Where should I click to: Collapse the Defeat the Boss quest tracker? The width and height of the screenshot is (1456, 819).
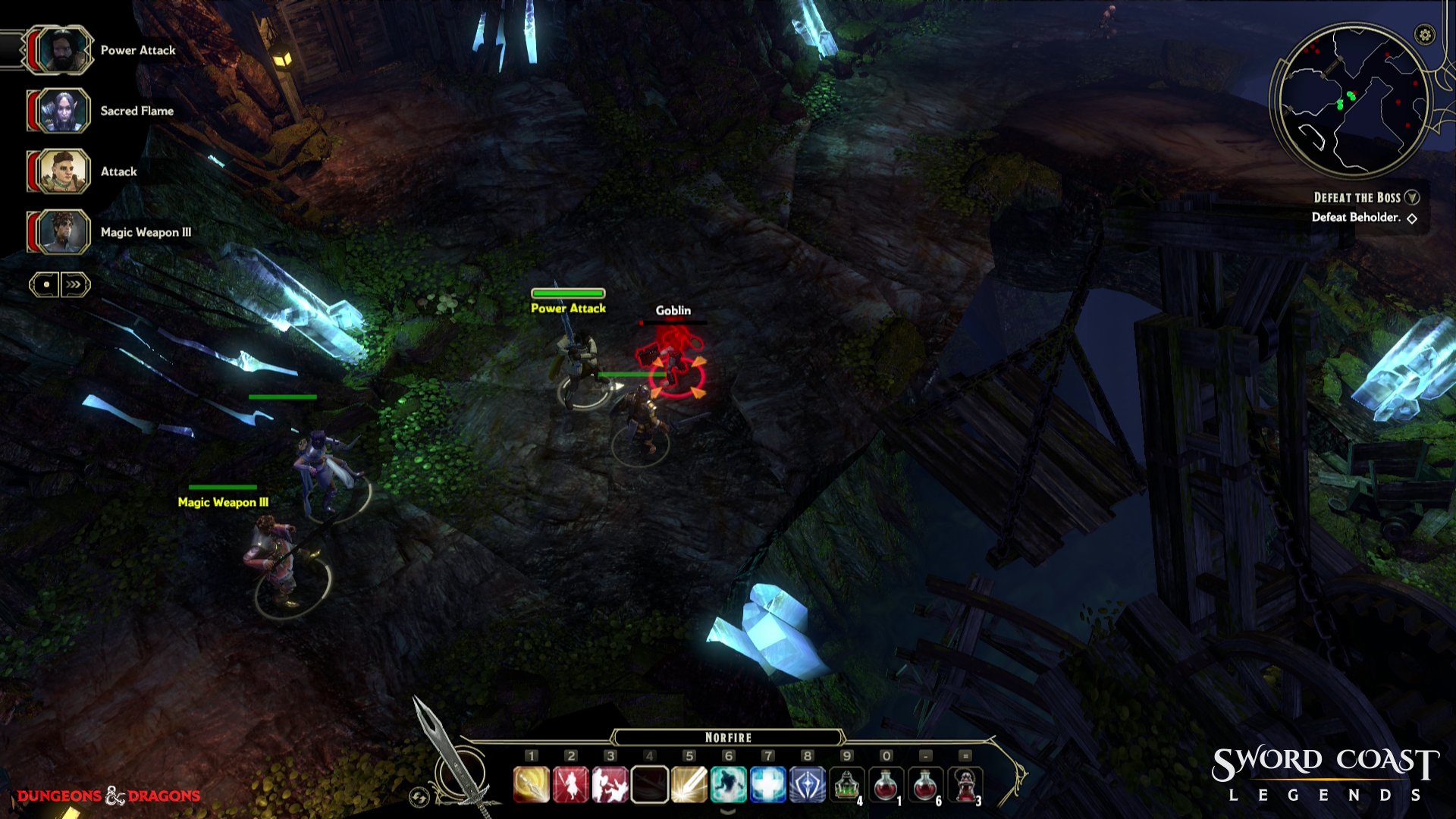[x=1411, y=197]
